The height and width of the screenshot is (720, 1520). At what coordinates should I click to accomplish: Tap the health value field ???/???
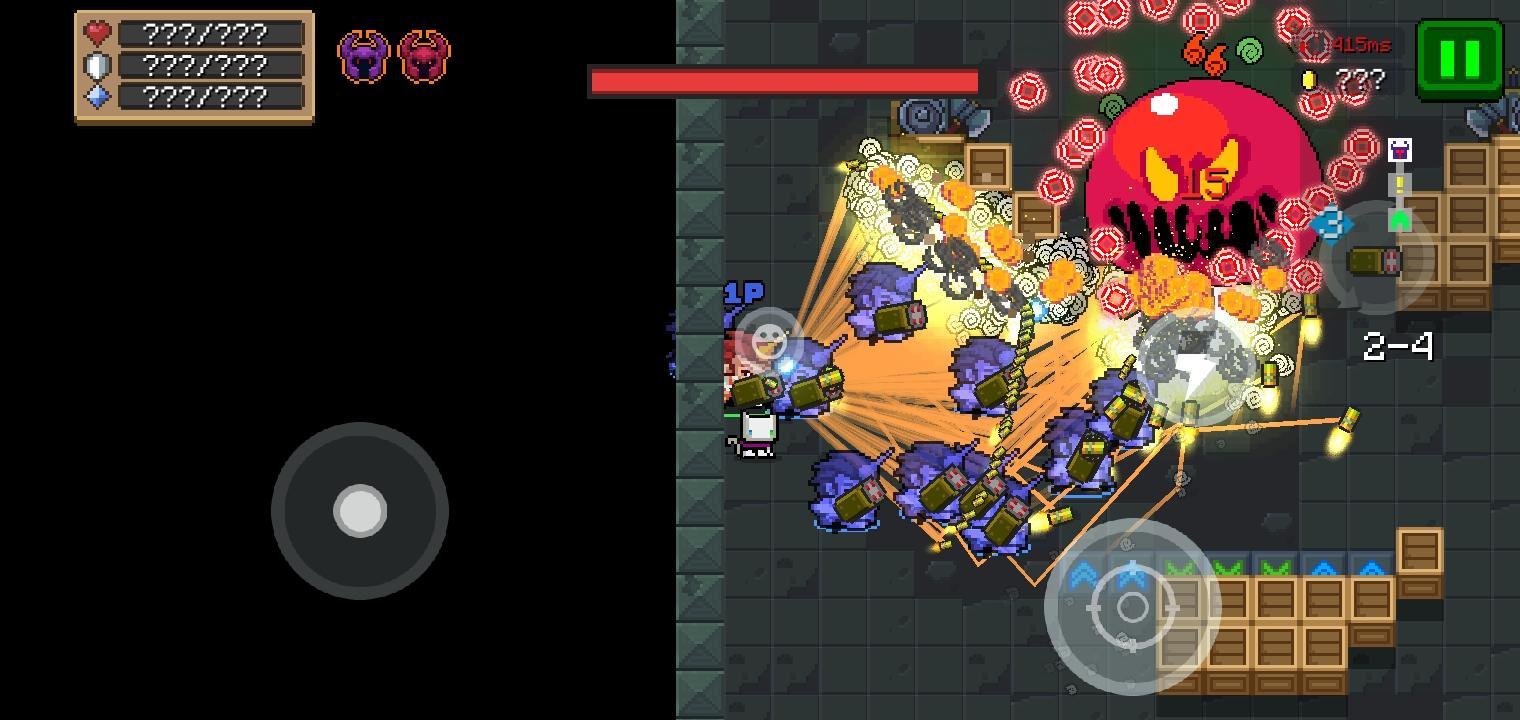[205, 33]
